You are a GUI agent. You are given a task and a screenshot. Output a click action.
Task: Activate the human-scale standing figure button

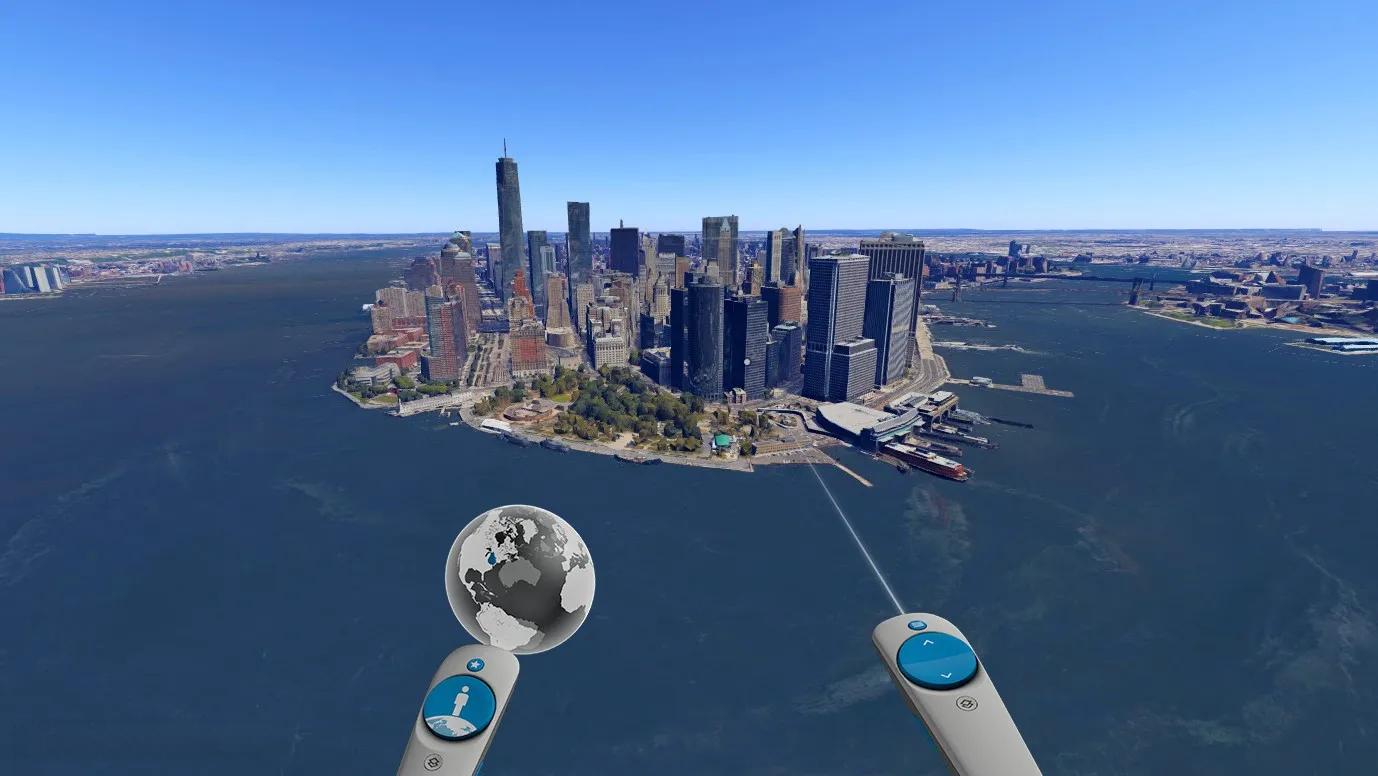(x=459, y=706)
